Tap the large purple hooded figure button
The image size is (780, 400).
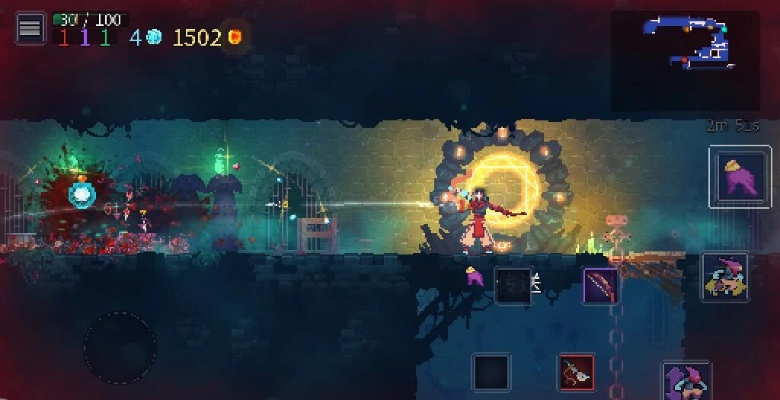[x=740, y=177]
